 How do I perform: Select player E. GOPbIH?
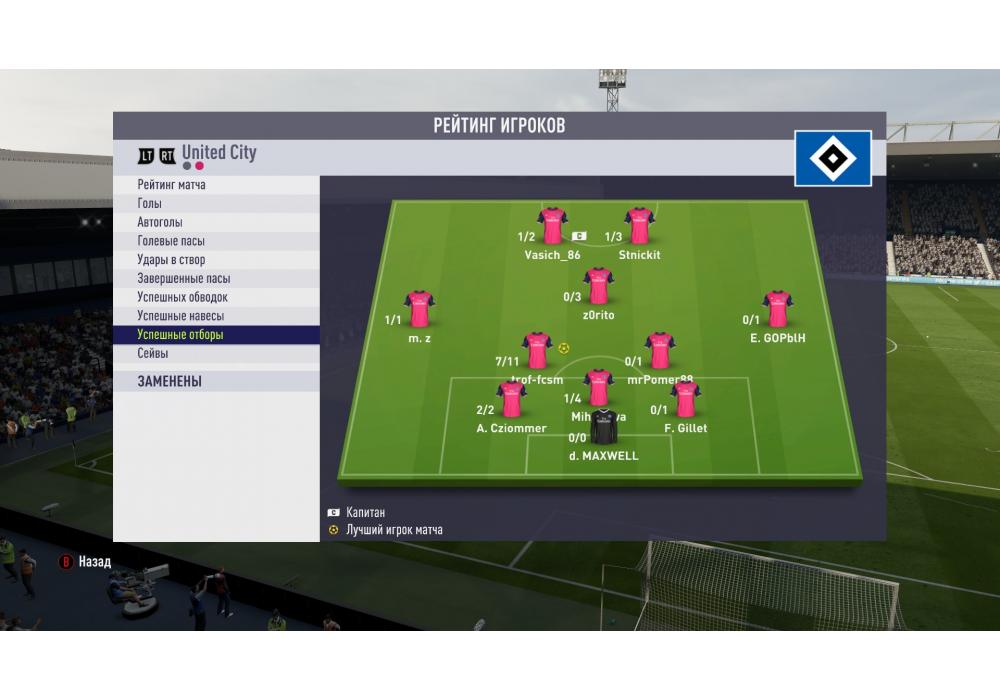[x=777, y=309]
